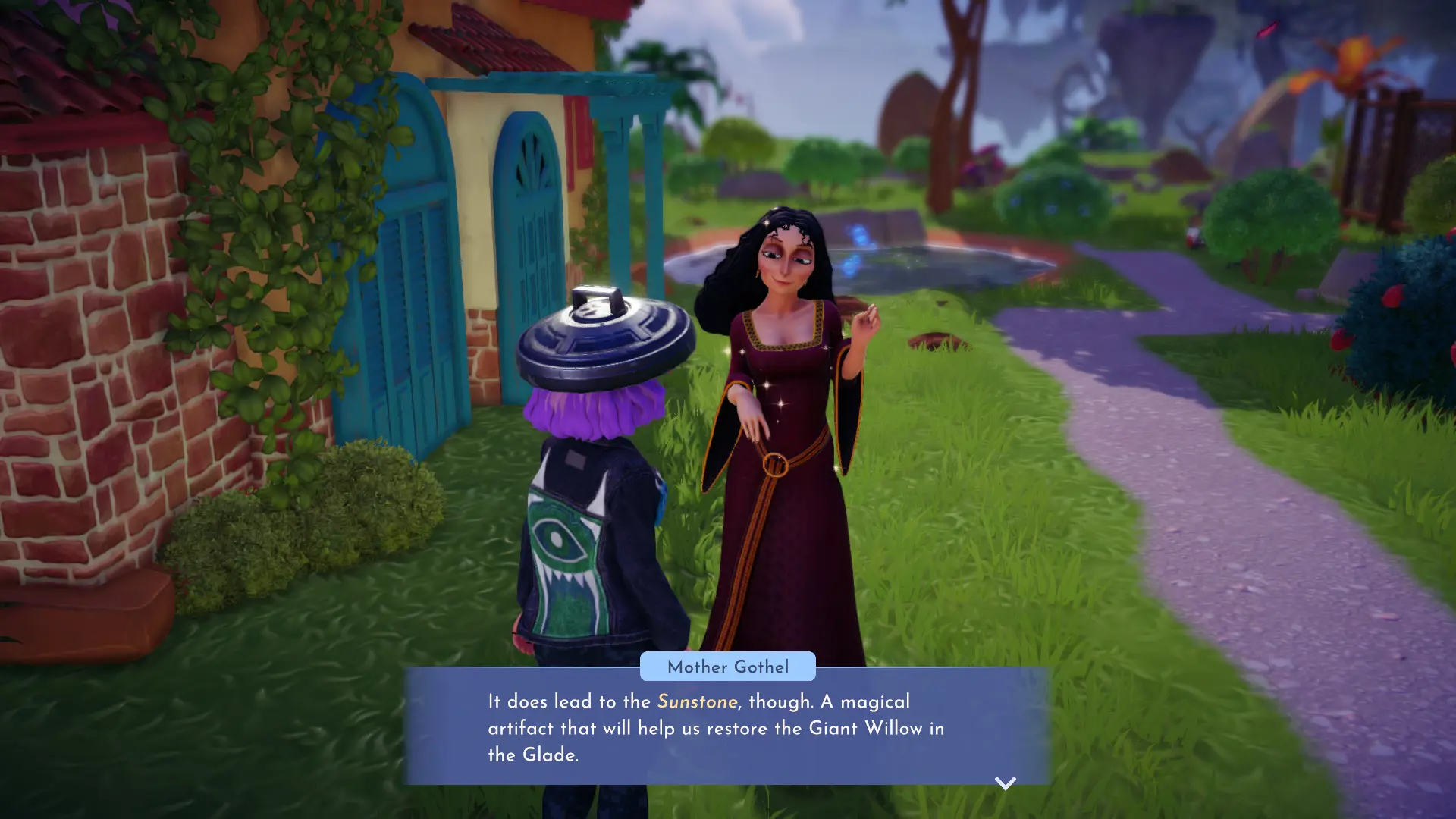Click the Mother Gothel nameplate
The image size is (1456, 819).
[x=727, y=667]
